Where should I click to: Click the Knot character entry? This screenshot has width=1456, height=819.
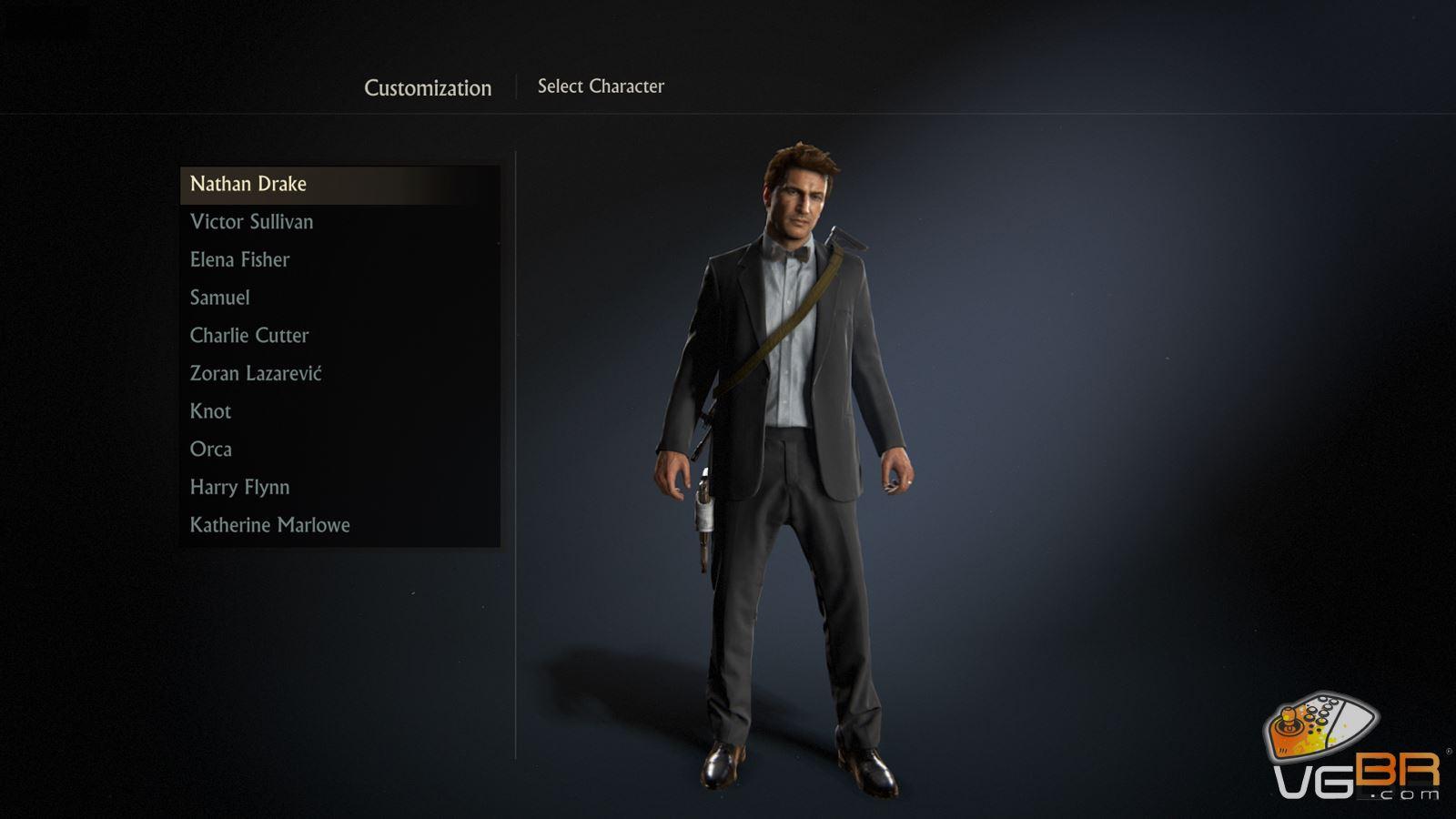210,411
